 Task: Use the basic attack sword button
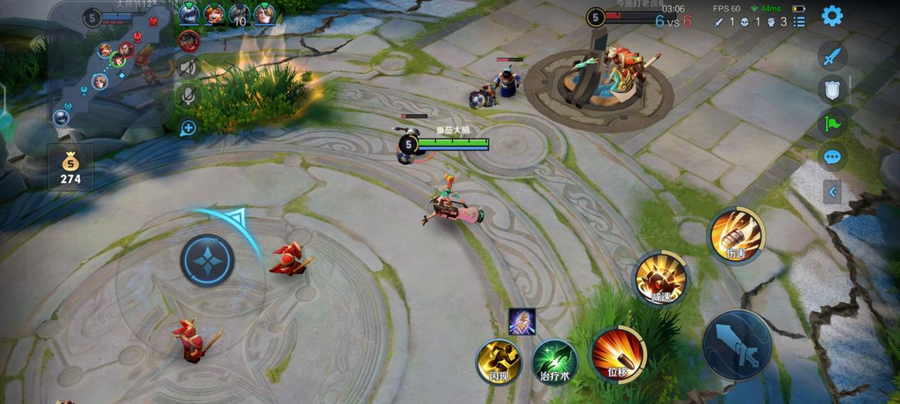tap(737, 344)
